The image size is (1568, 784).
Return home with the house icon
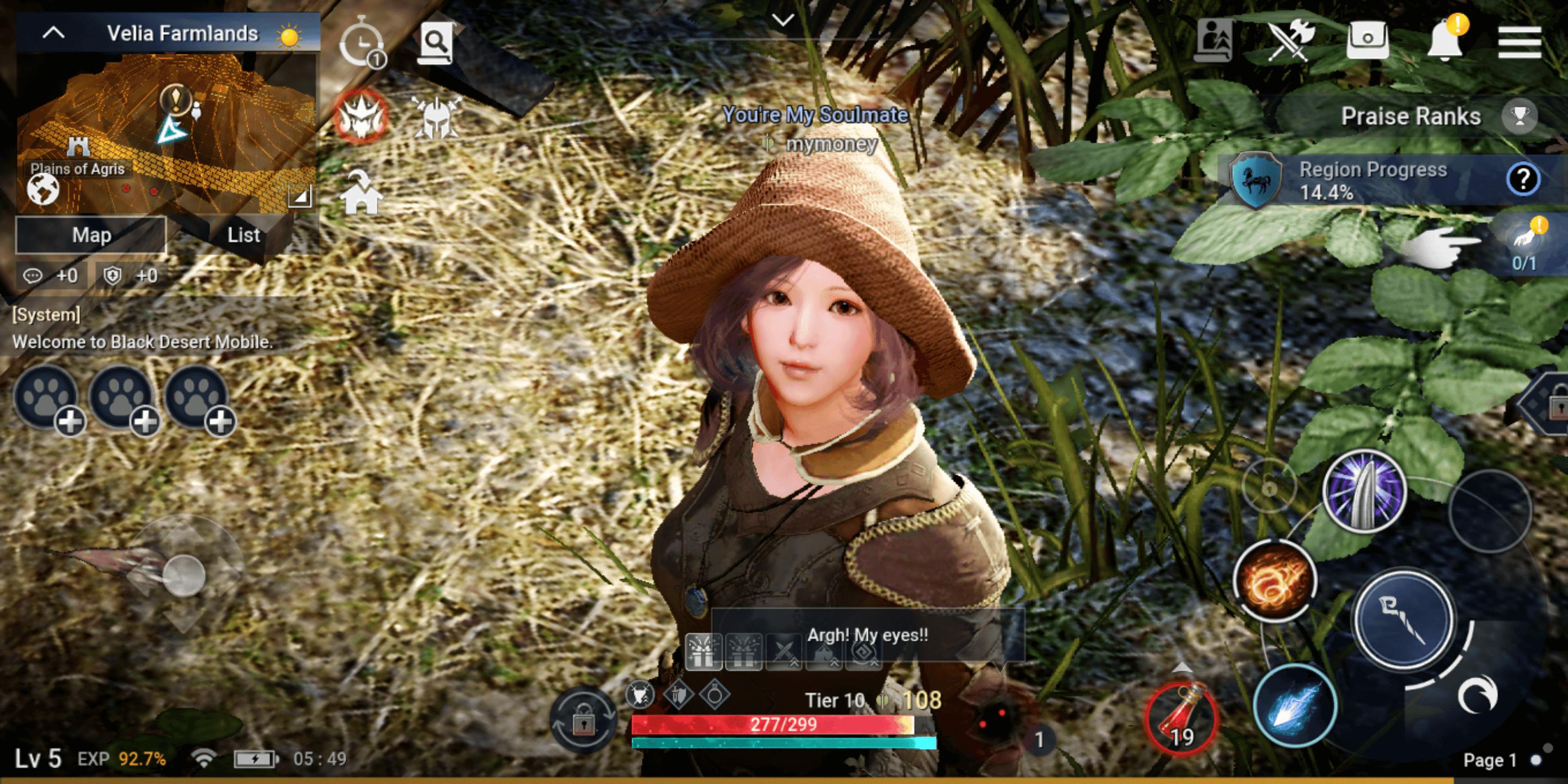[x=361, y=194]
